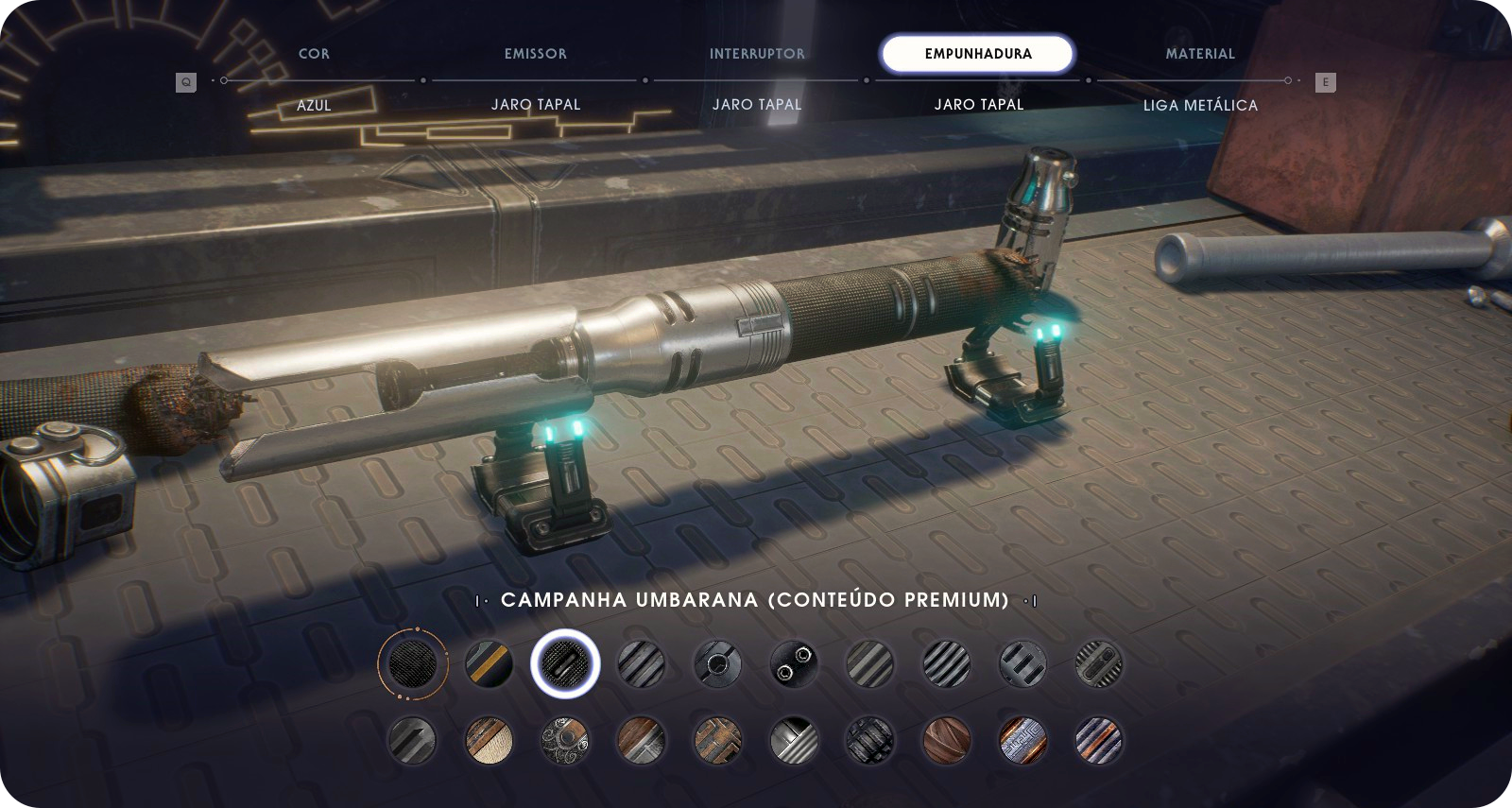Go to the MATERIAL tab
Screen dimensions: 1512x808
click(x=1200, y=54)
